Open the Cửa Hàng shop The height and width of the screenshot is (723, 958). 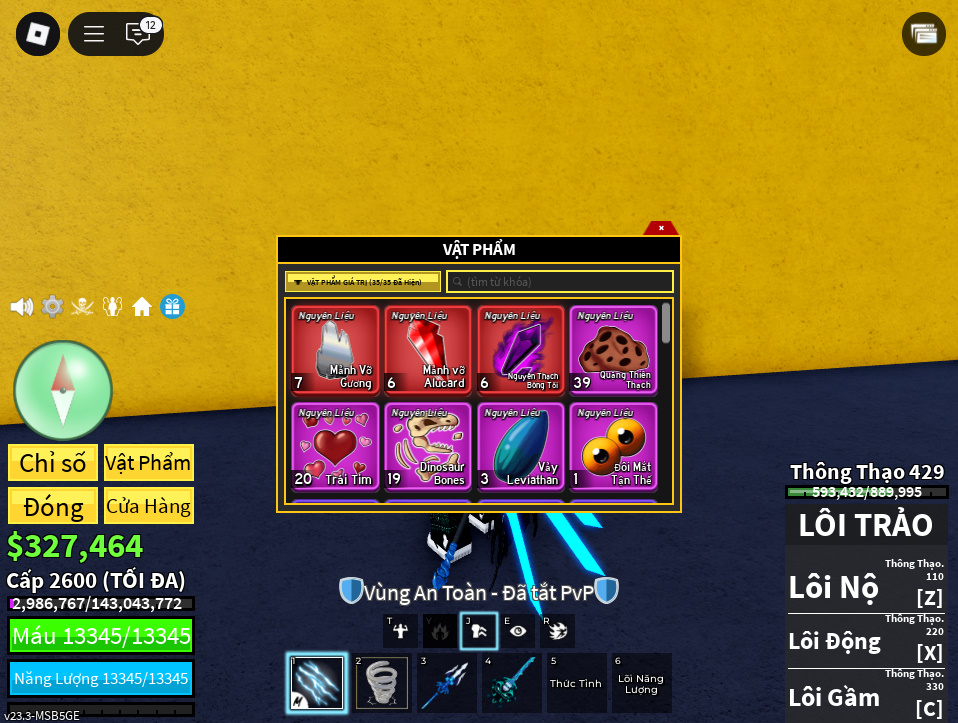[x=148, y=506]
